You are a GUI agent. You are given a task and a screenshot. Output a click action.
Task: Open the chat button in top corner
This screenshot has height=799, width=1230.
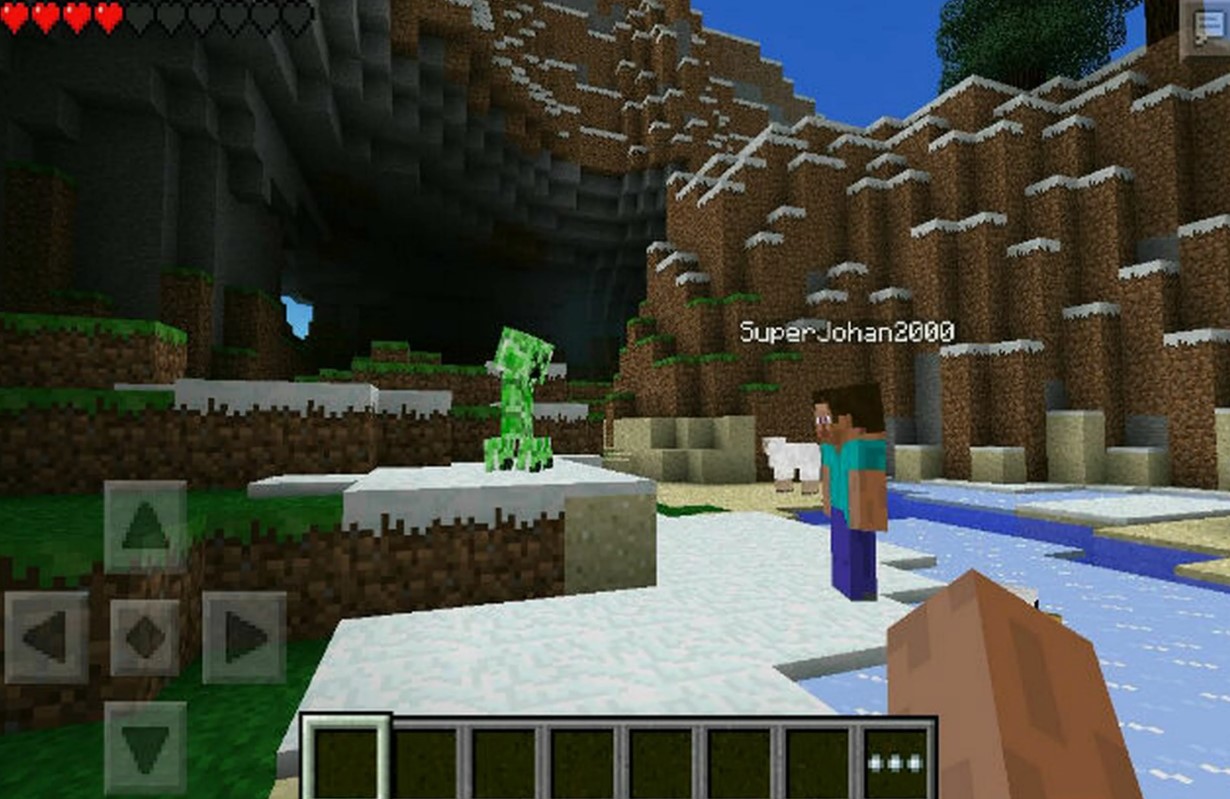coord(1204,27)
